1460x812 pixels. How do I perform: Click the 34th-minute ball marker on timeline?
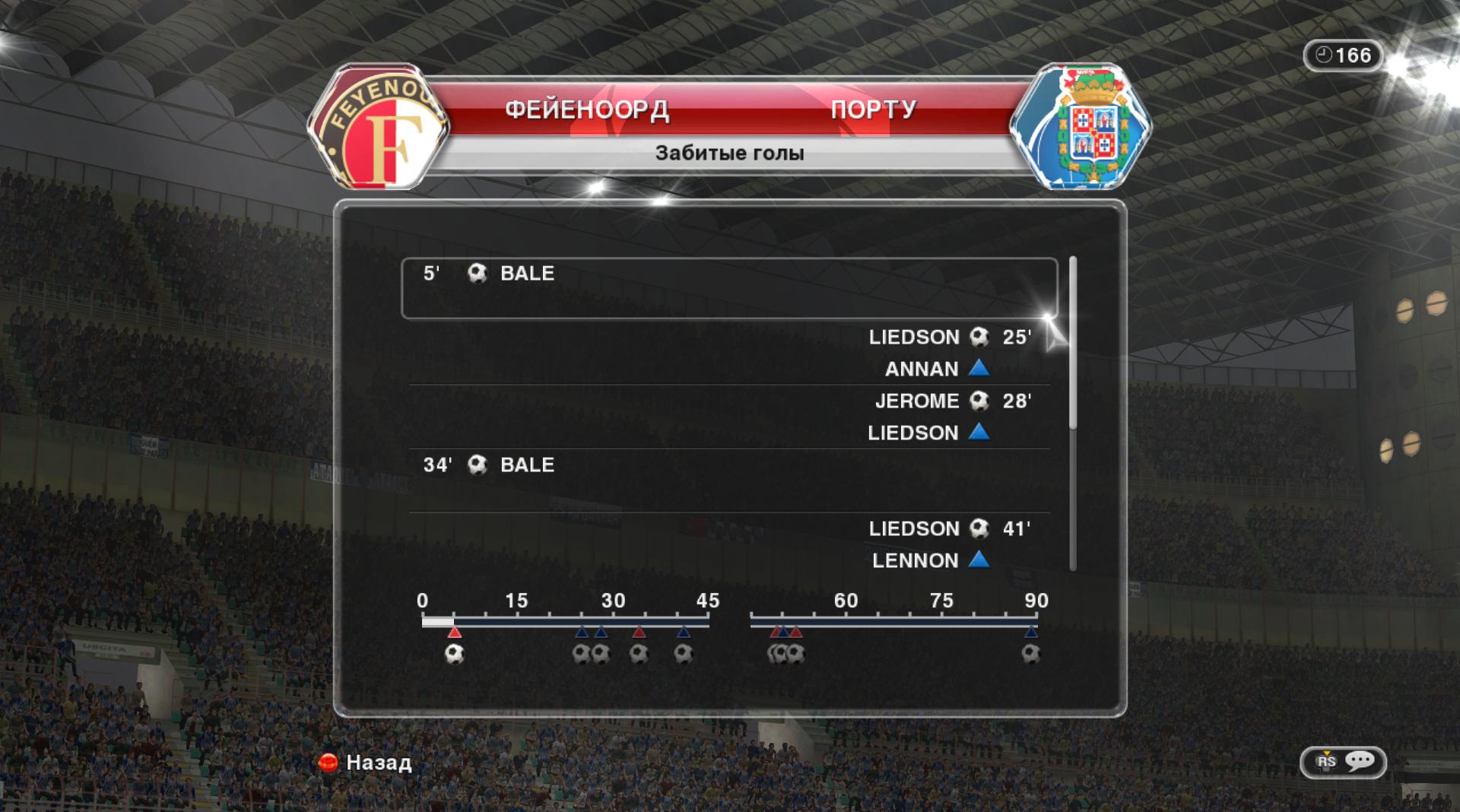(x=639, y=654)
